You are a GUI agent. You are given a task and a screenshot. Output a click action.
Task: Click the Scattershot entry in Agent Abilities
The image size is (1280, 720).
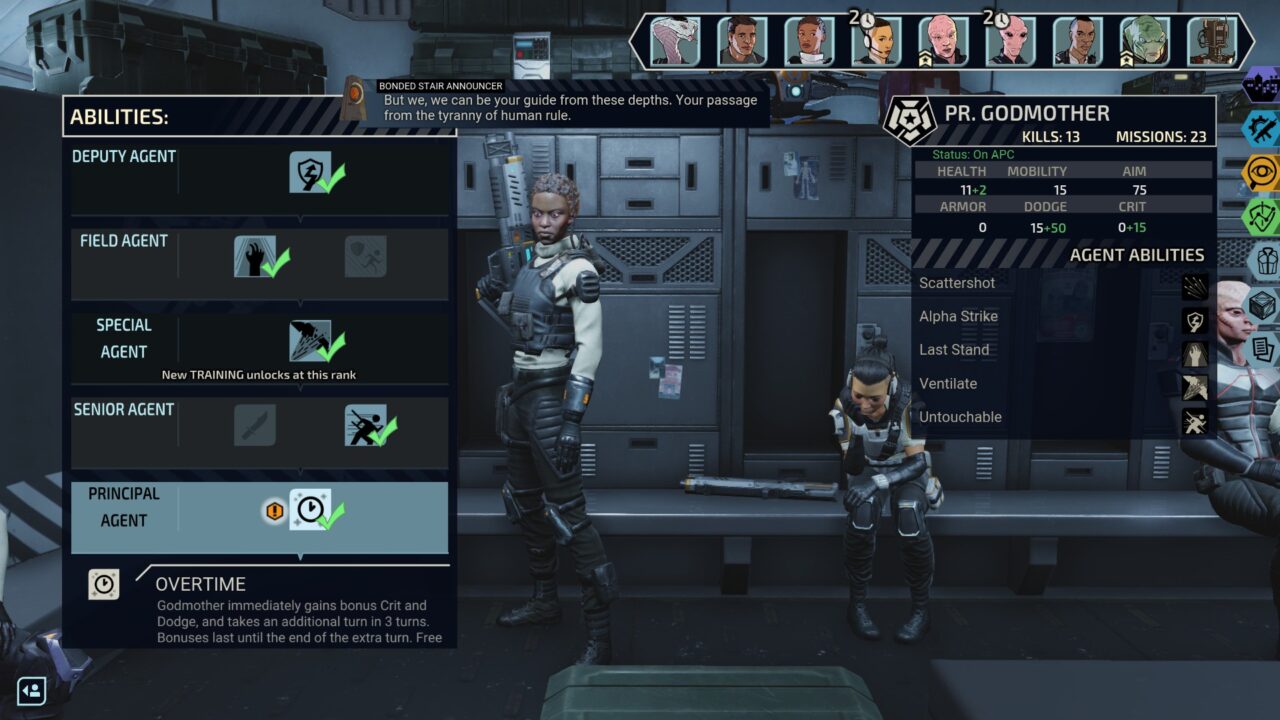point(957,283)
